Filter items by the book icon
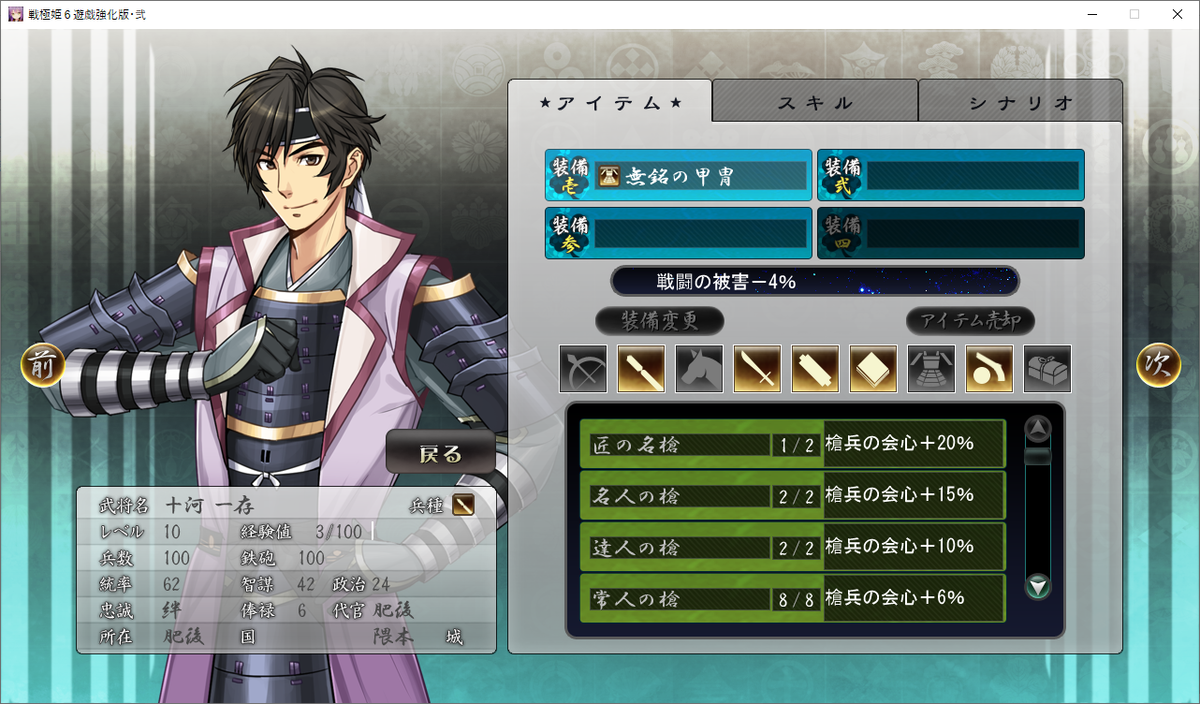The width and height of the screenshot is (1200, 704). pos(873,369)
